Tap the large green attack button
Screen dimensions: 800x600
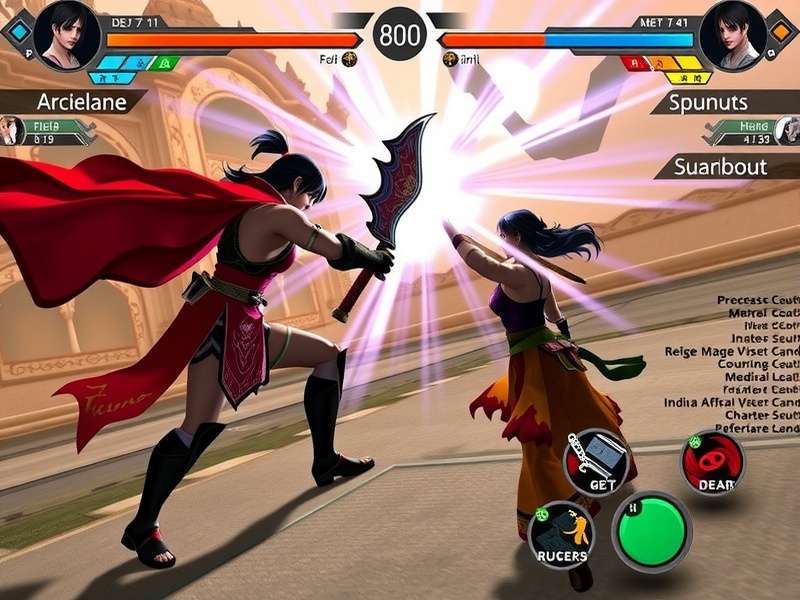(x=651, y=531)
